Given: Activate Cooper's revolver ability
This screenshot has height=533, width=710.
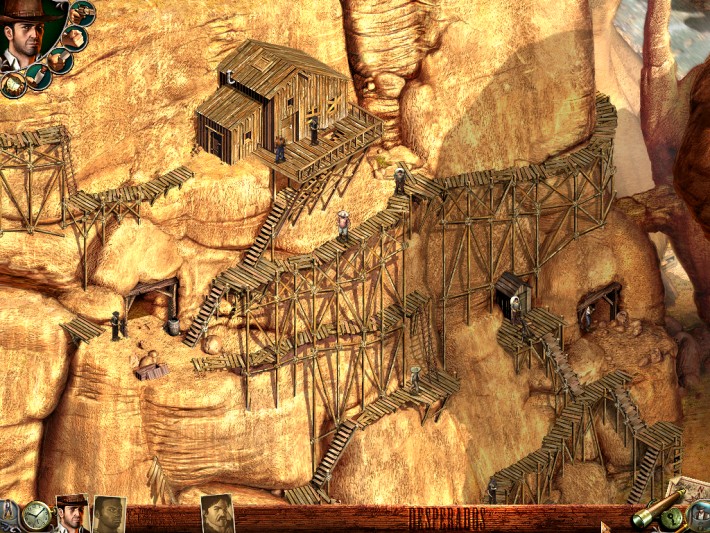Looking at the screenshot, I should tap(83, 12).
